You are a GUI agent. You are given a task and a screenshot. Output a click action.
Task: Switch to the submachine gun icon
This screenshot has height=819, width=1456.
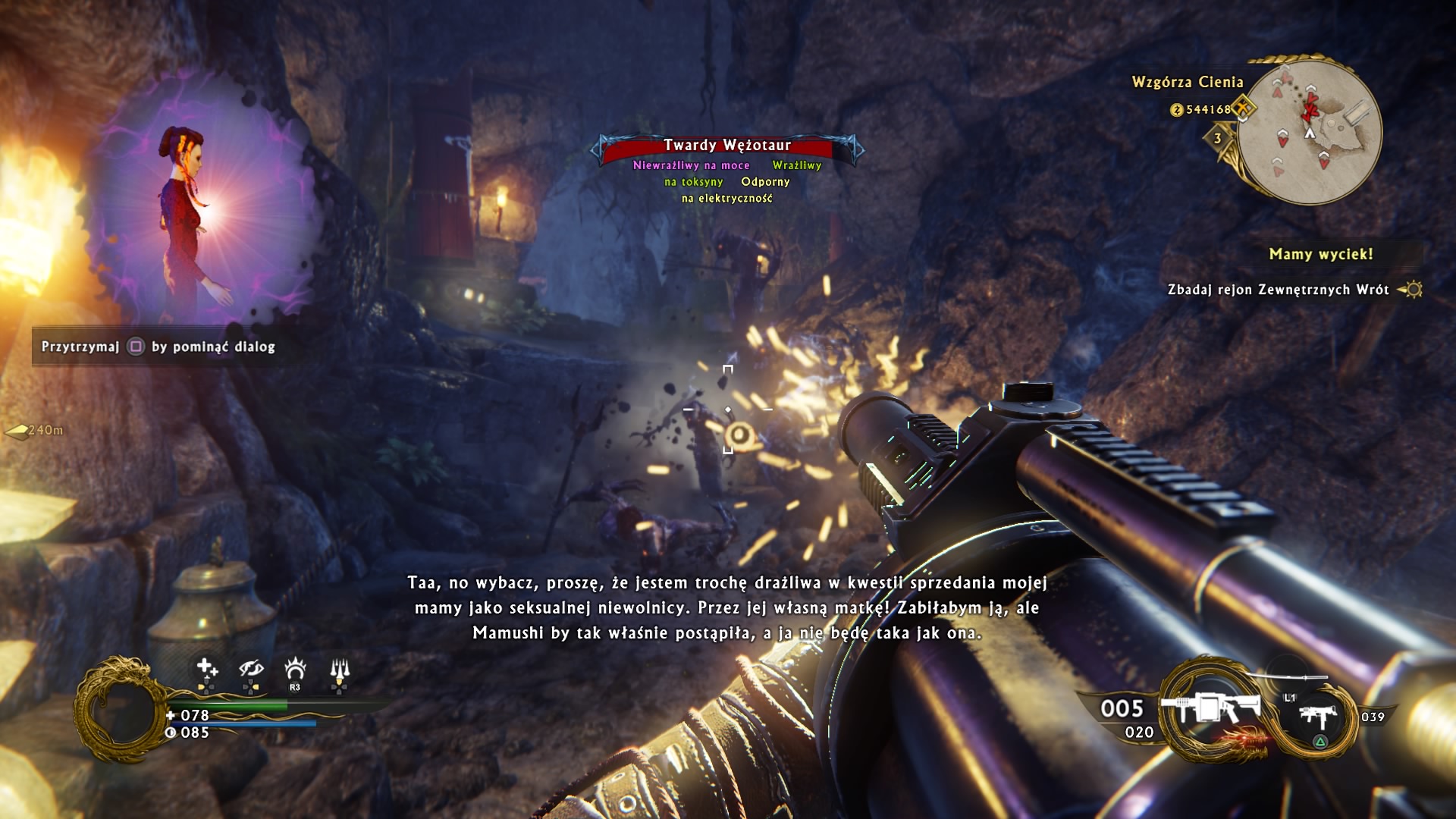[x=1316, y=716]
